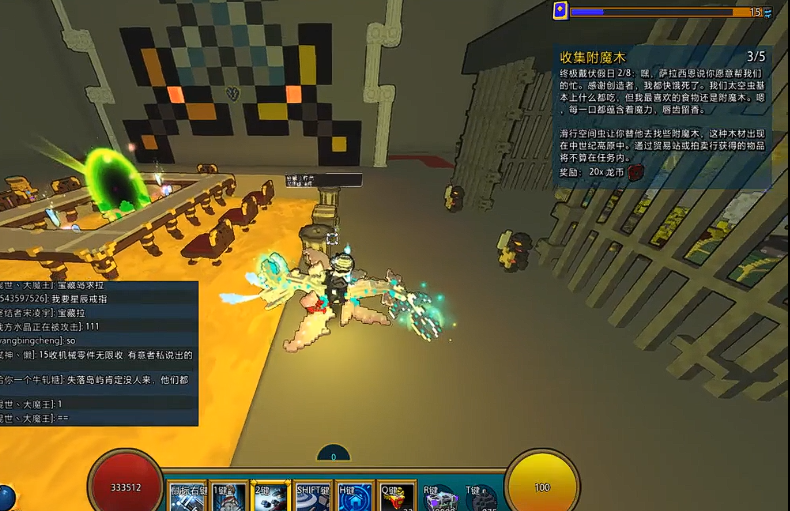Click the chat message box

click(98, 353)
